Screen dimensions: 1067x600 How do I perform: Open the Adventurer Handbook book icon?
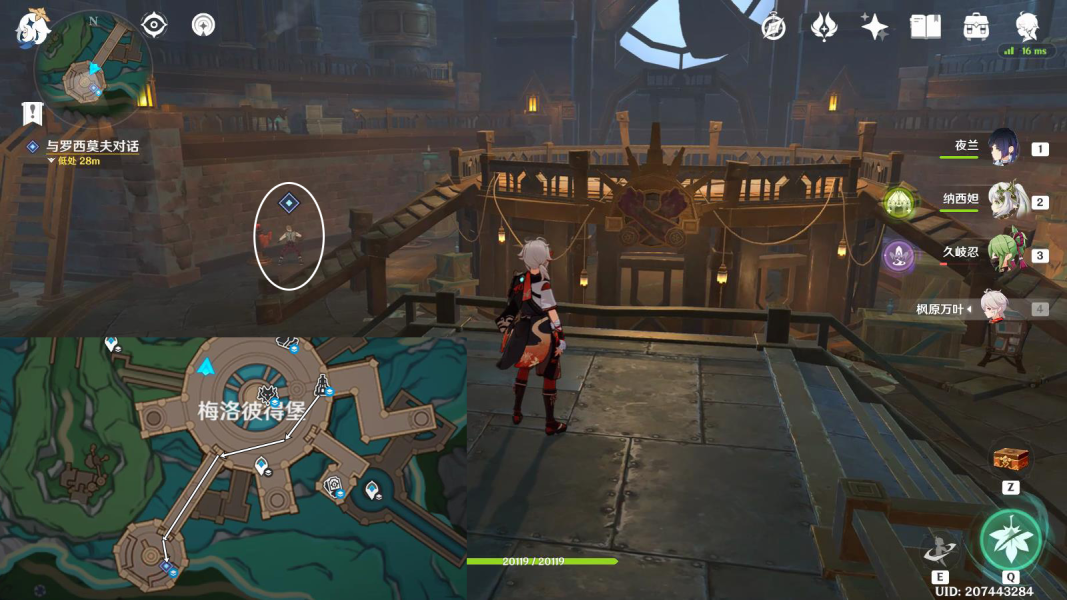[x=925, y=27]
